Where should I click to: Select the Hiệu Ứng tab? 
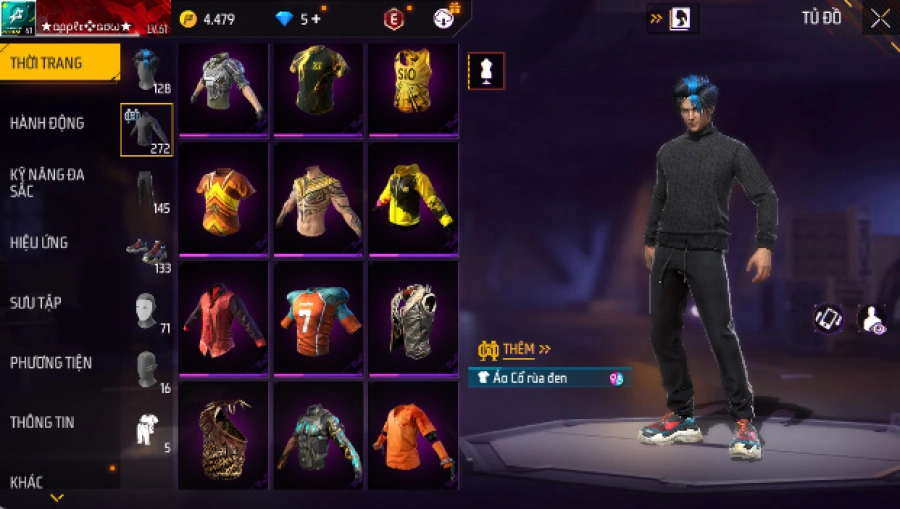tap(39, 242)
